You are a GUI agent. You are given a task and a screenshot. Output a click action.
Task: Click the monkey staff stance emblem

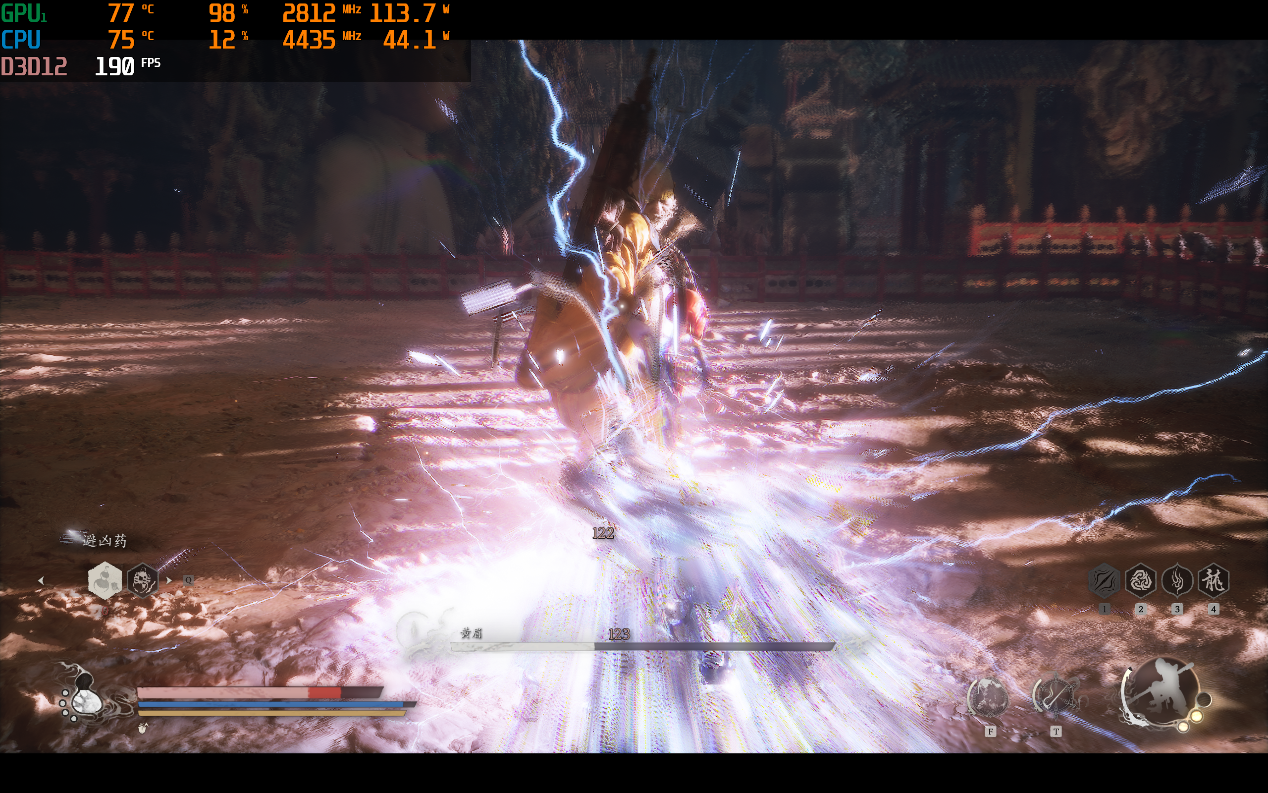click(x=1160, y=690)
